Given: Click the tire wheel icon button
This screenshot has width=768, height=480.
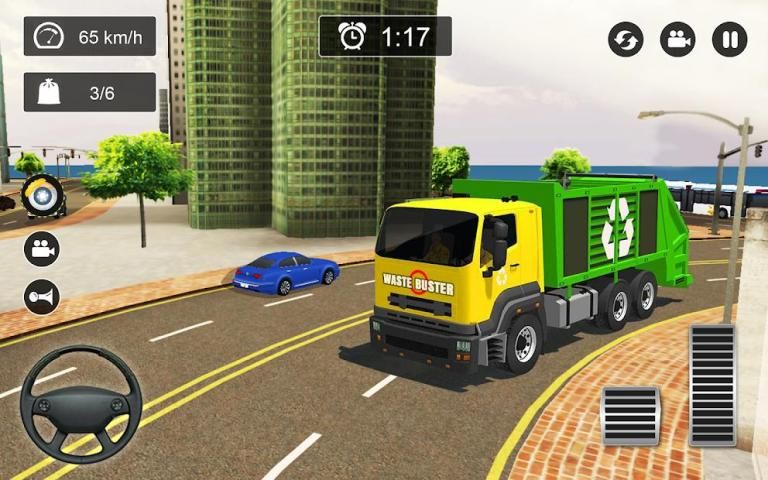Looking at the screenshot, I should (42, 196).
